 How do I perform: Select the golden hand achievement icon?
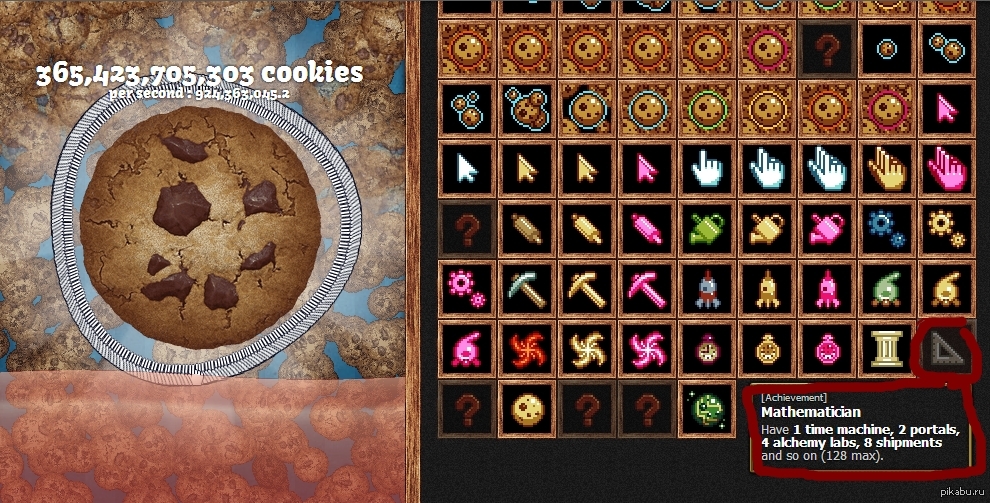885,168
